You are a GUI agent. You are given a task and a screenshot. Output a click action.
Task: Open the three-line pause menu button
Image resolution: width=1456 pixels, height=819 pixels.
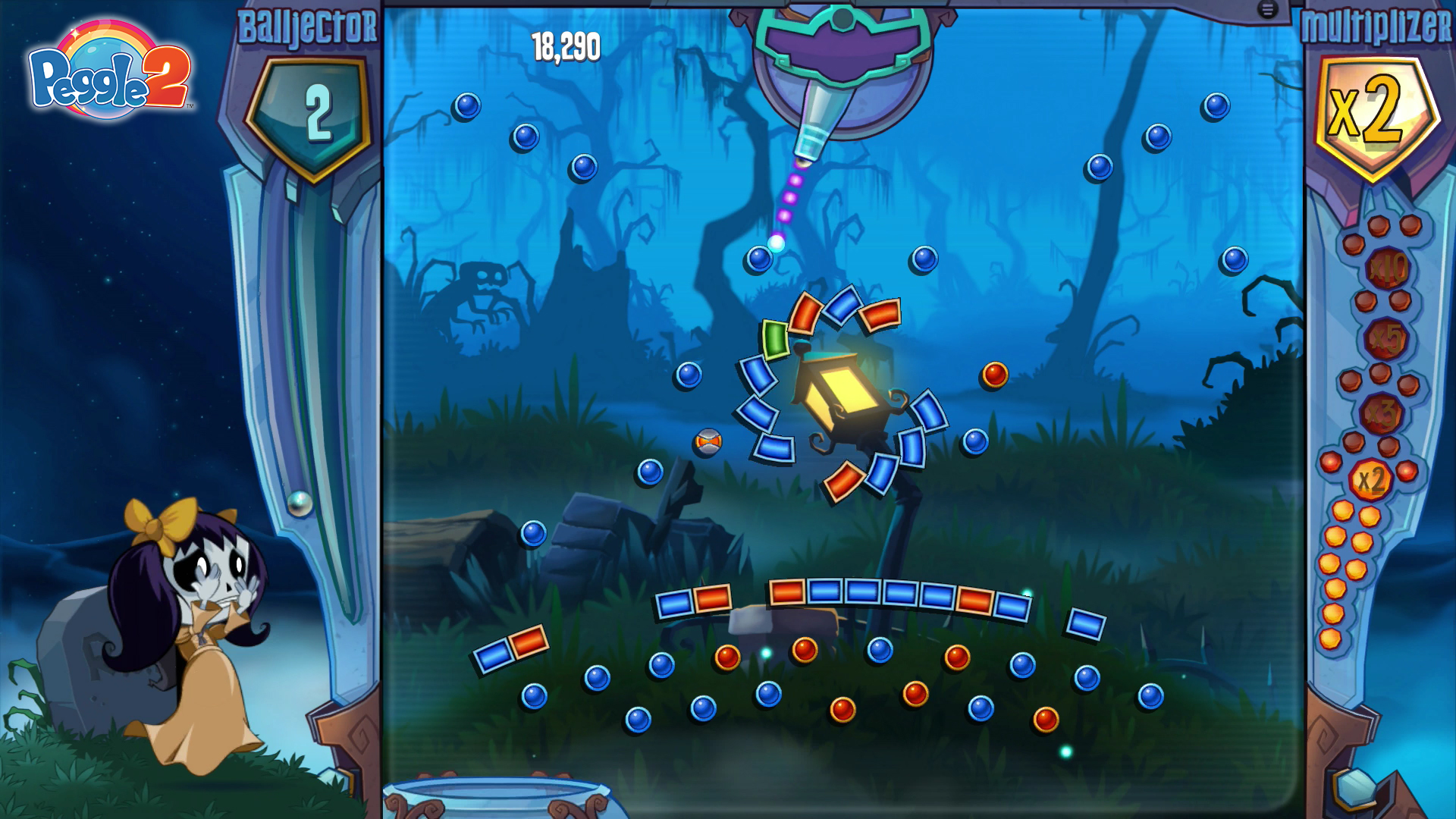1267,10
